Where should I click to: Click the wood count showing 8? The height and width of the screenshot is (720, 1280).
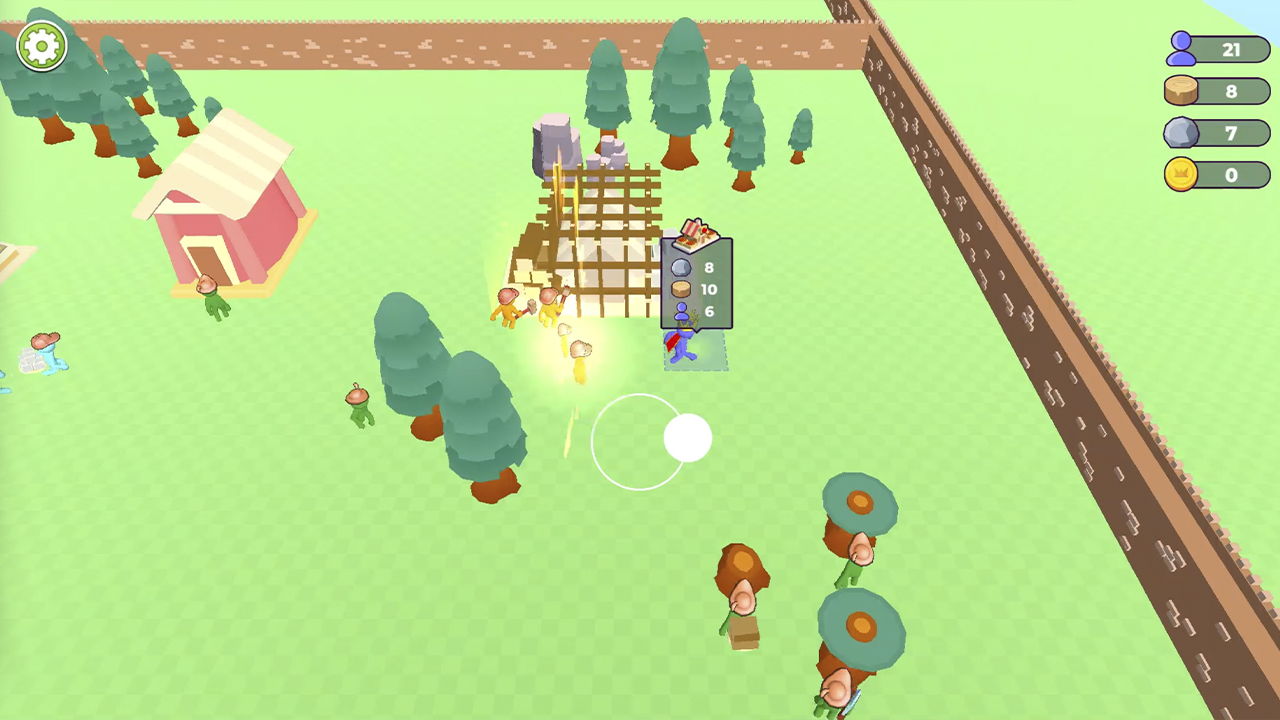pyautogui.click(x=1231, y=91)
